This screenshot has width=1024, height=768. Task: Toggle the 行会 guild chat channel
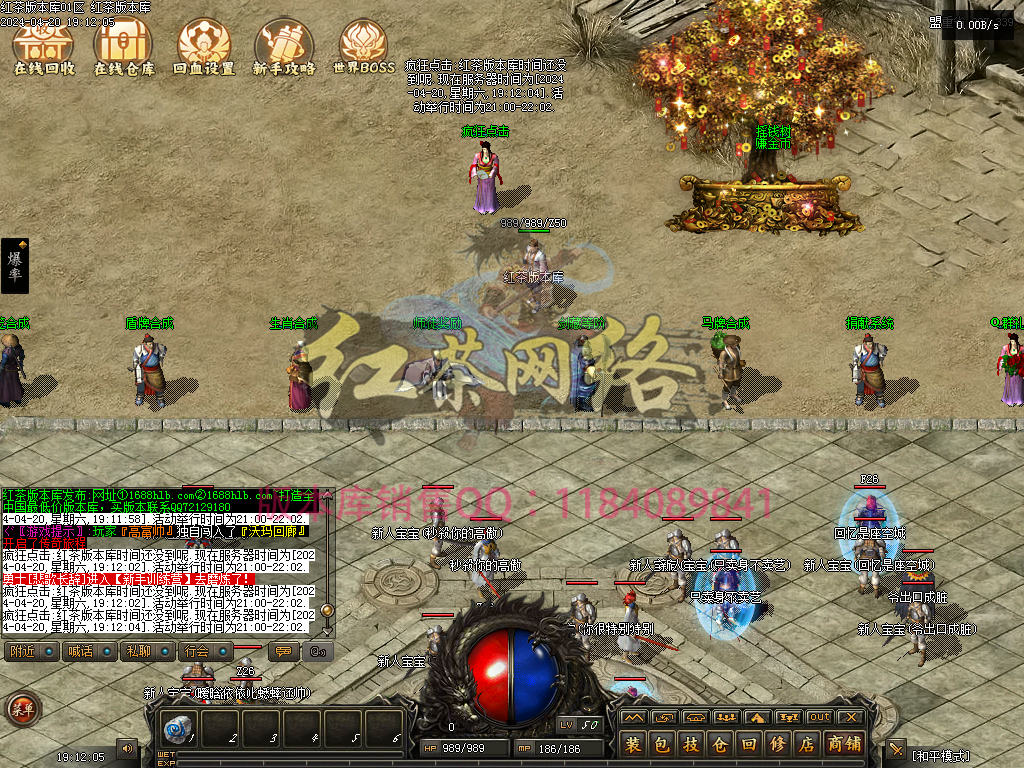[196, 651]
